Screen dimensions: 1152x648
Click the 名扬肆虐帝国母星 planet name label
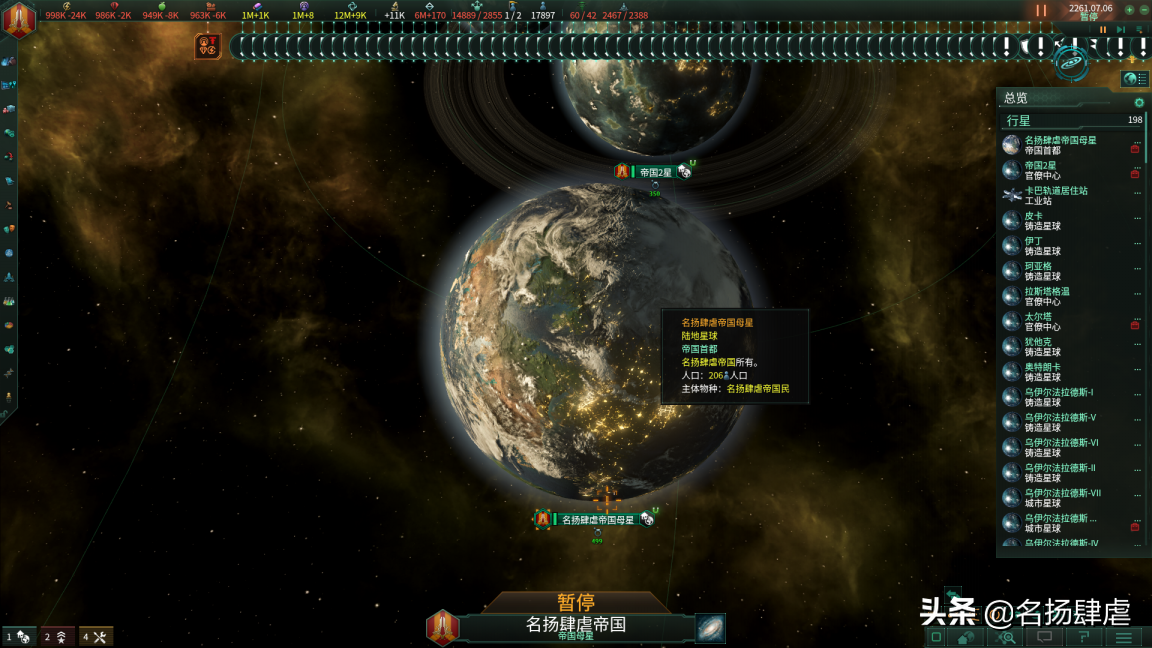(597, 519)
